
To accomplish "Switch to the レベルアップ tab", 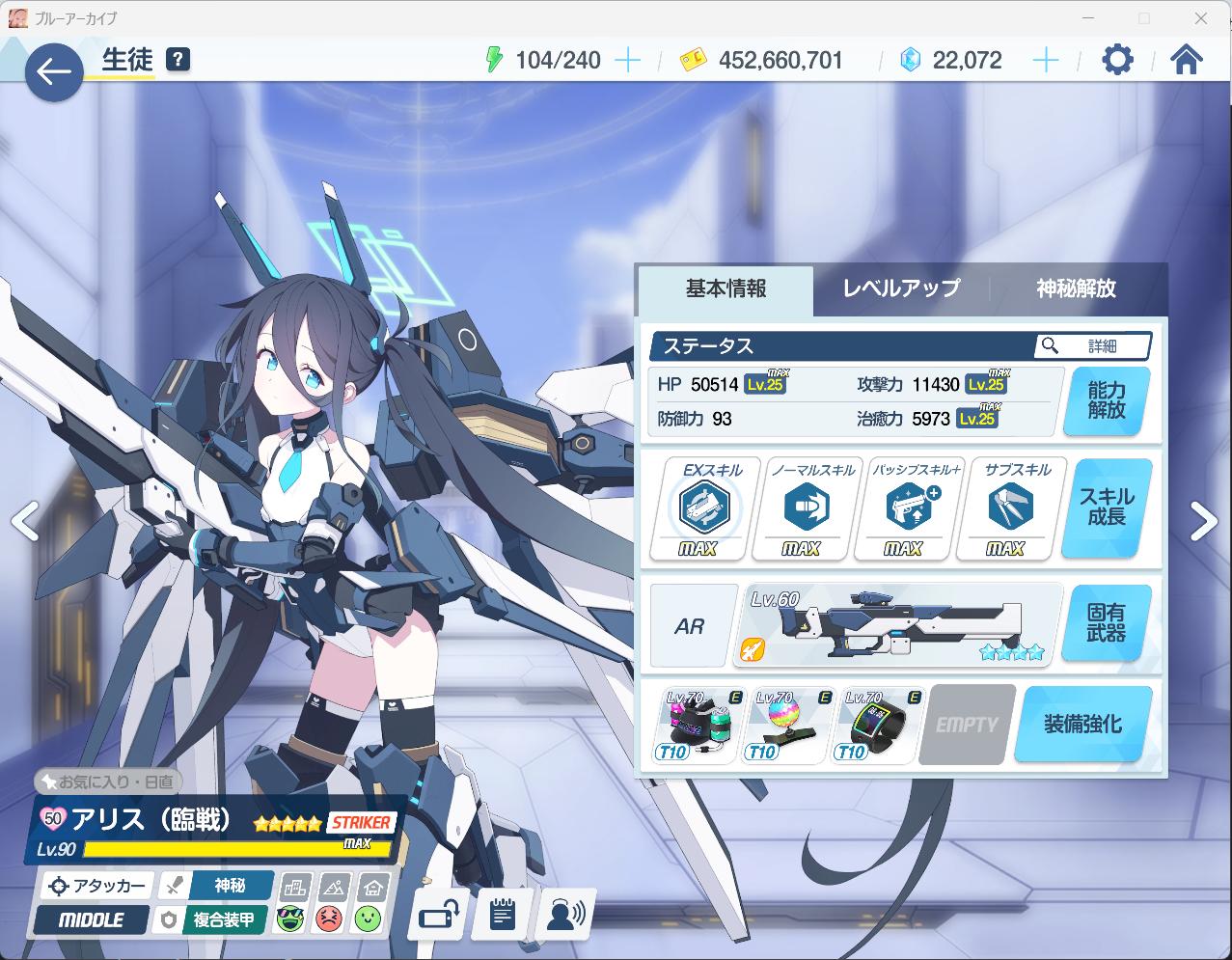I will [901, 288].
